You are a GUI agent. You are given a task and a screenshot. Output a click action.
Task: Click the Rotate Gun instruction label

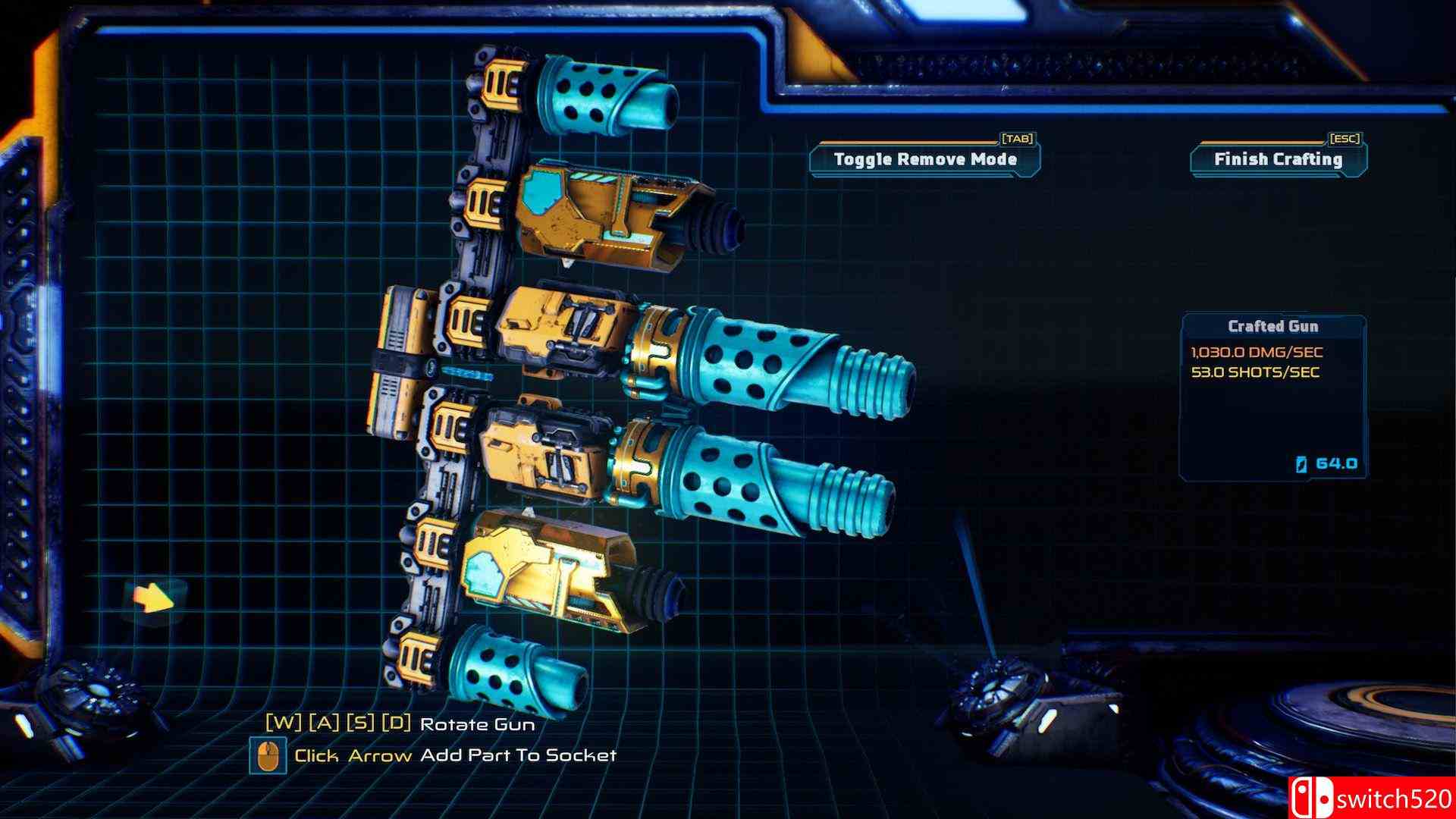coord(478,724)
